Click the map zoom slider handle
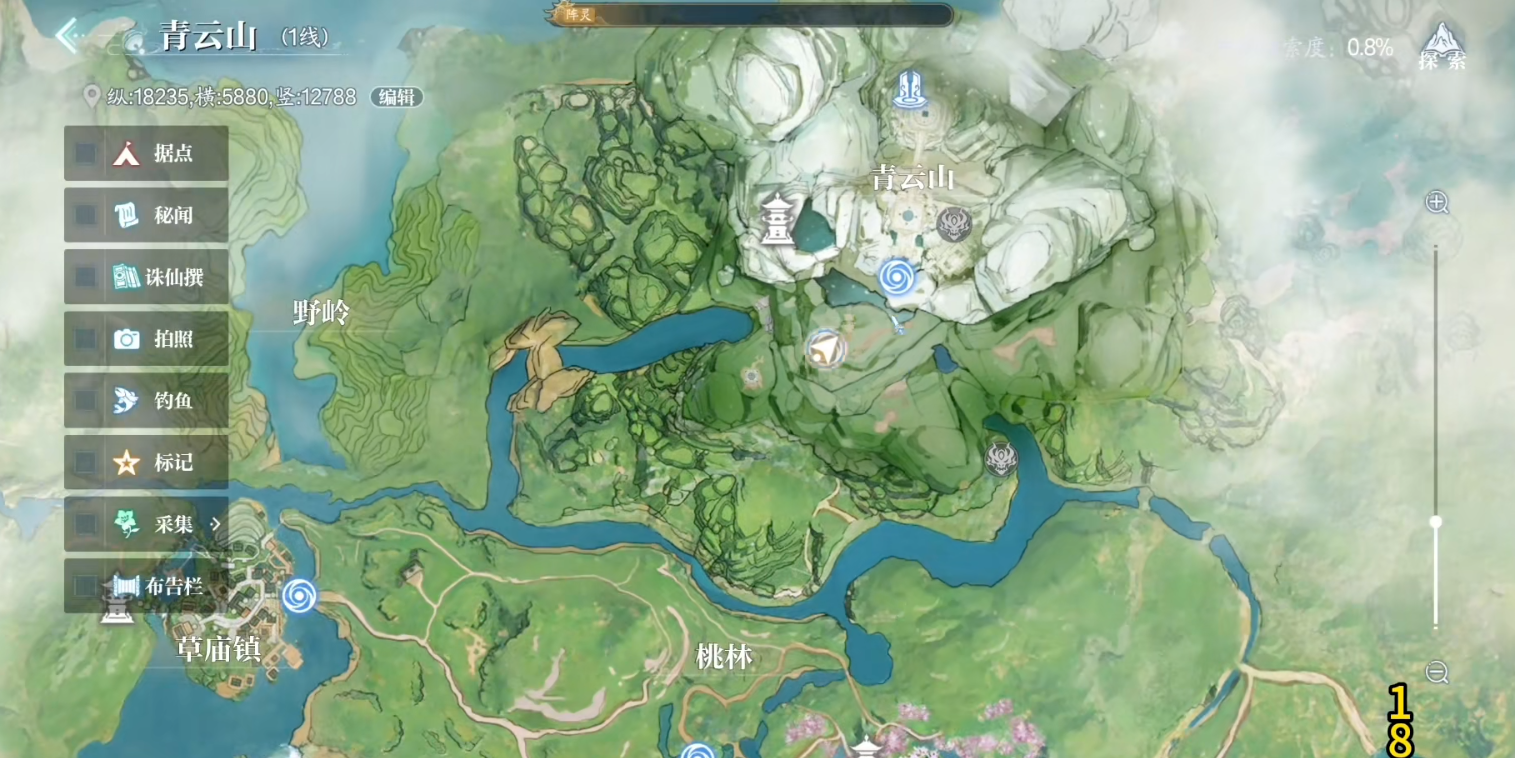Viewport: 1515px width, 758px height. pos(1436,522)
